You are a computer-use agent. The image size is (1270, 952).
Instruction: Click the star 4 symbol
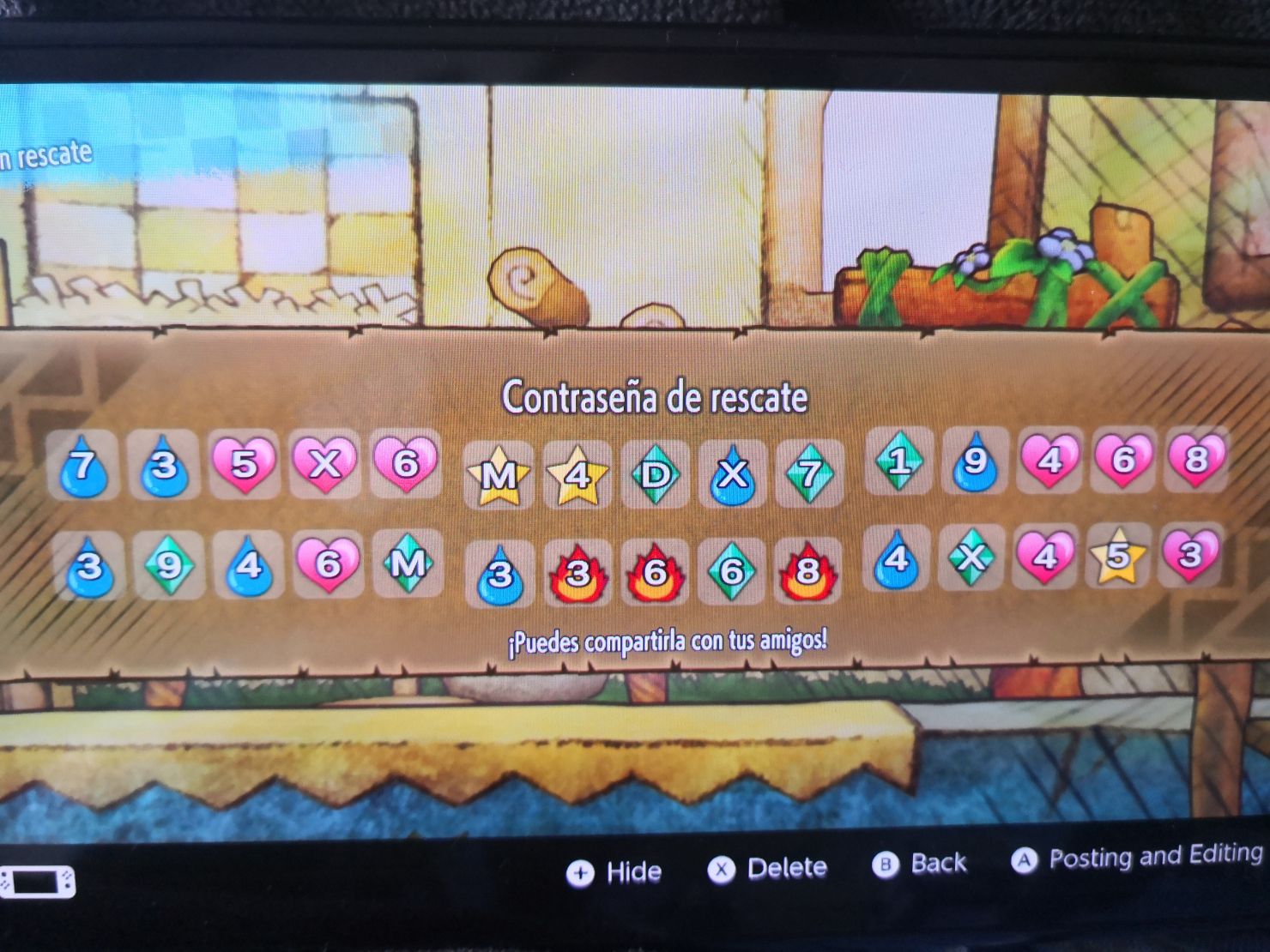tap(575, 472)
